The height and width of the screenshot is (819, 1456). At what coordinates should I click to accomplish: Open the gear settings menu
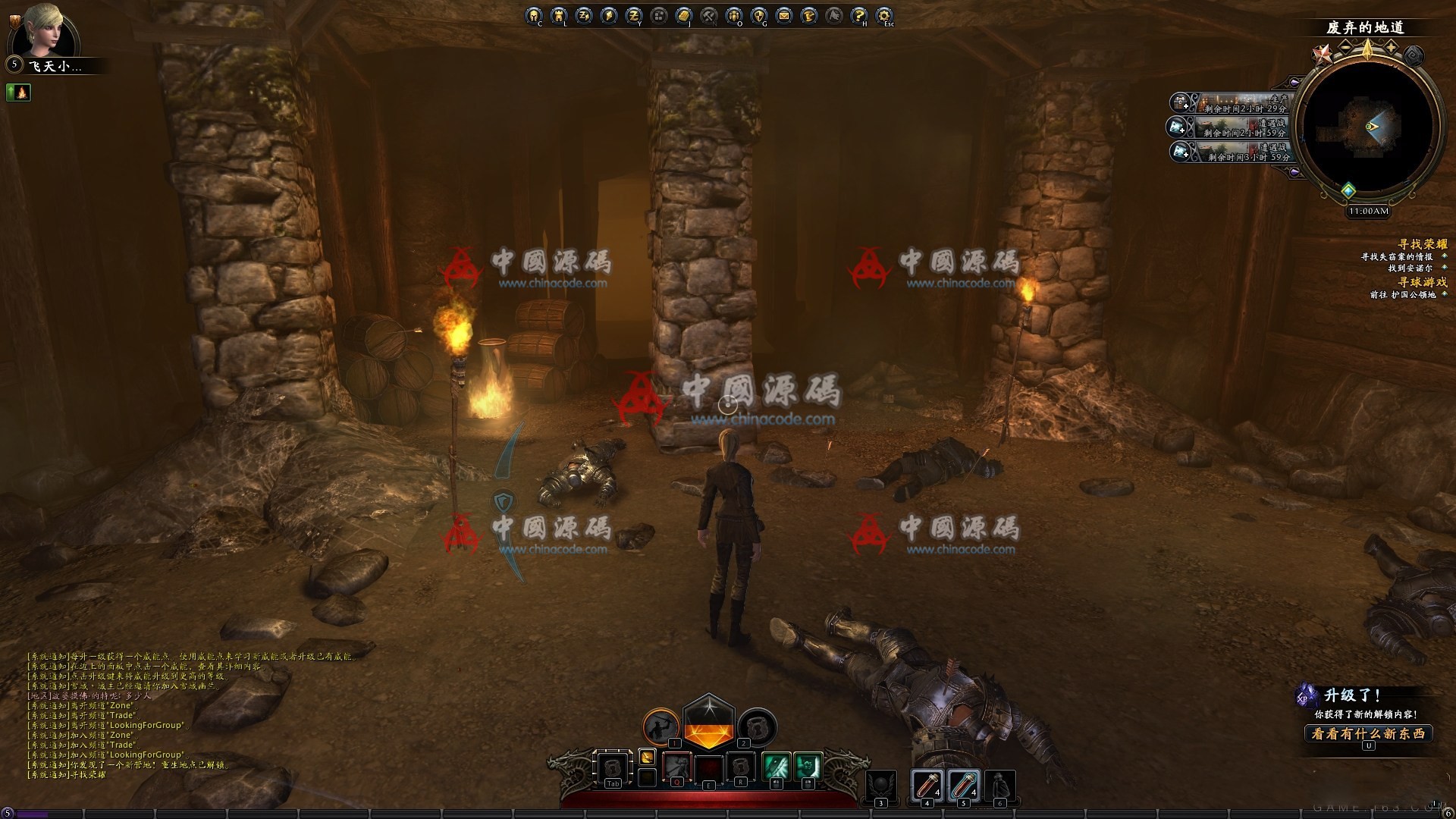[x=883, y=15]
